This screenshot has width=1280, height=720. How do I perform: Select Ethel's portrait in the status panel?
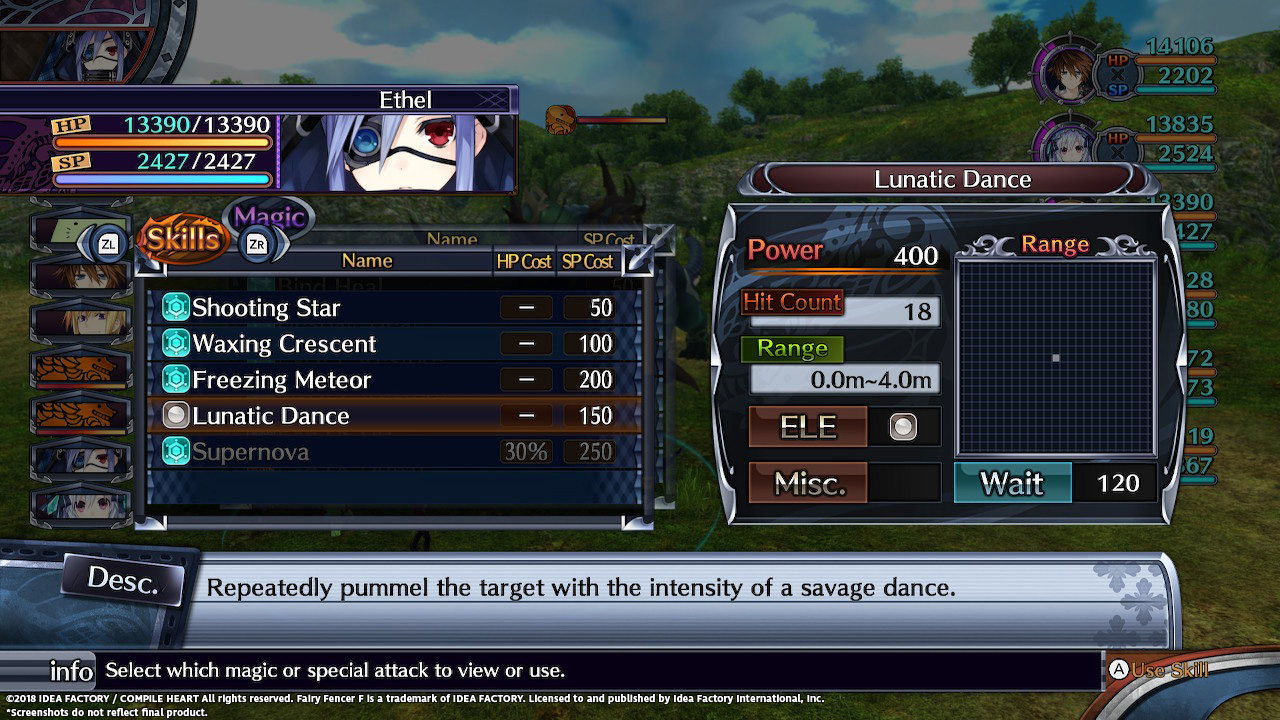[397, 153]
